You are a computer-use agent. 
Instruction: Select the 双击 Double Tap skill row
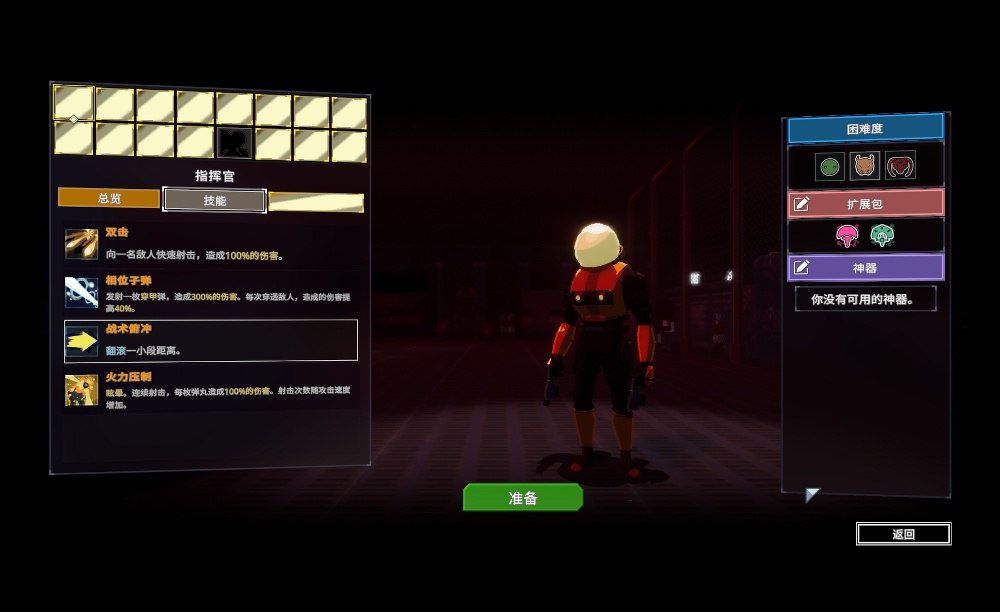(x=210, y=244)
